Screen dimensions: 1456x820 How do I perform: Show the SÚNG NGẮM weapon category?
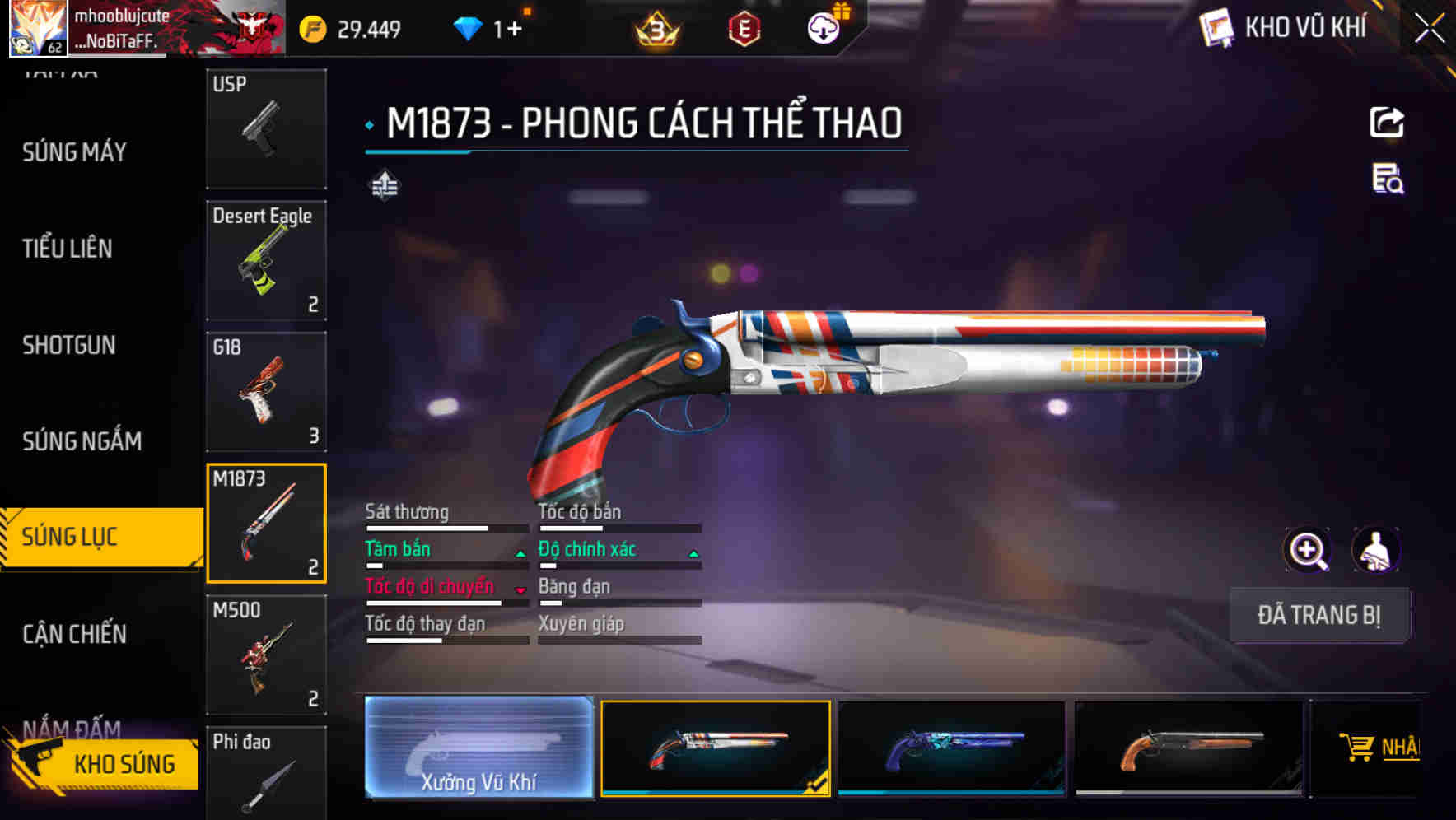(82, 441)
